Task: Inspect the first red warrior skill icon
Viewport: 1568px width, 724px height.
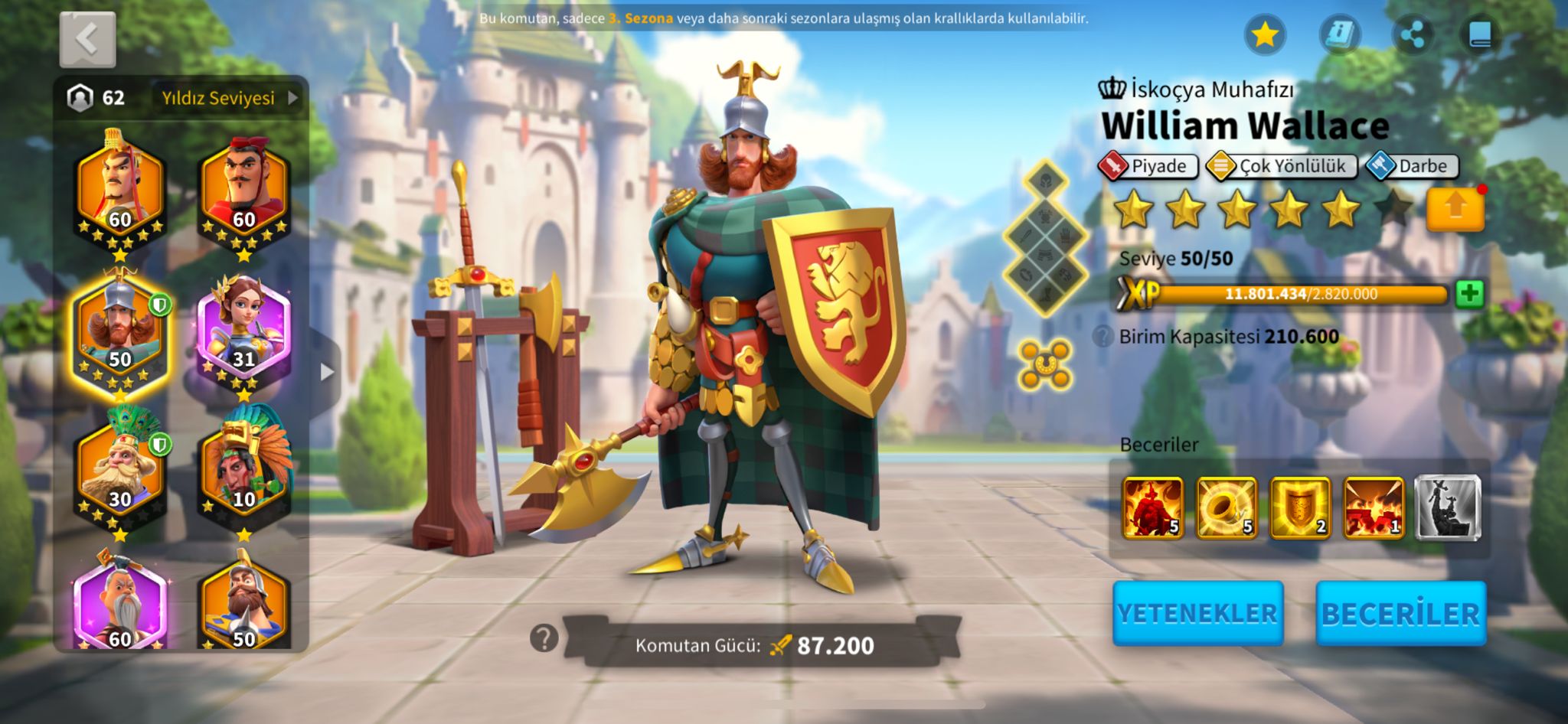Action: tap(1152, 507)
